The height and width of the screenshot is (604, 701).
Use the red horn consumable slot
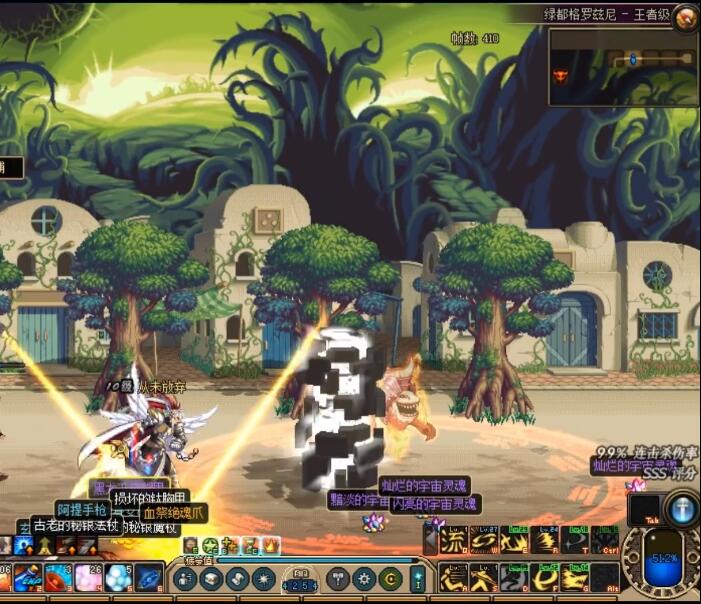[x=57, y=579]
